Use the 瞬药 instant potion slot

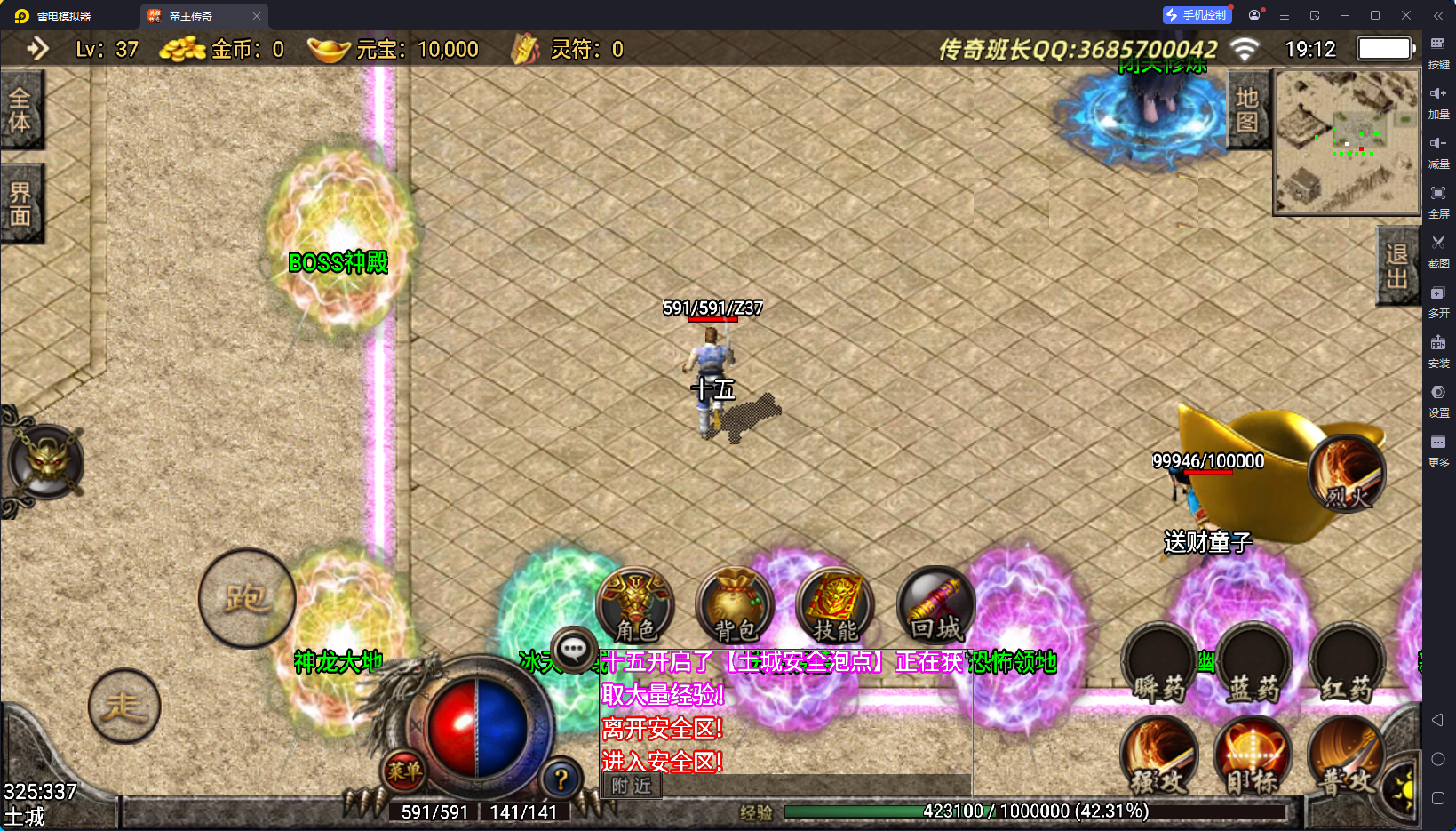[1159, 664]
